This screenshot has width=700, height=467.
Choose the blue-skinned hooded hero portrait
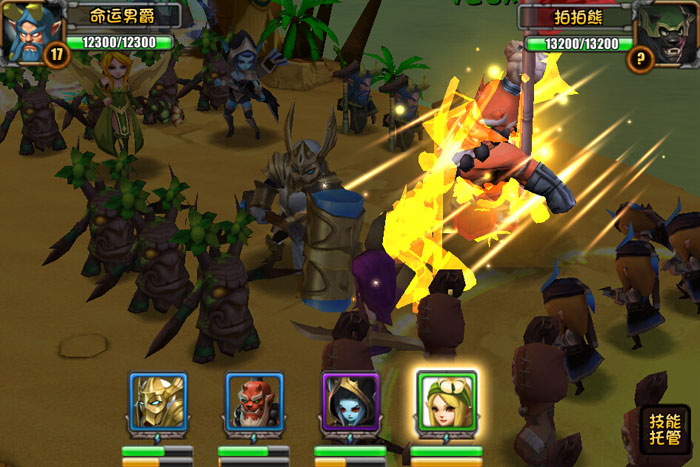coord(350,403)
